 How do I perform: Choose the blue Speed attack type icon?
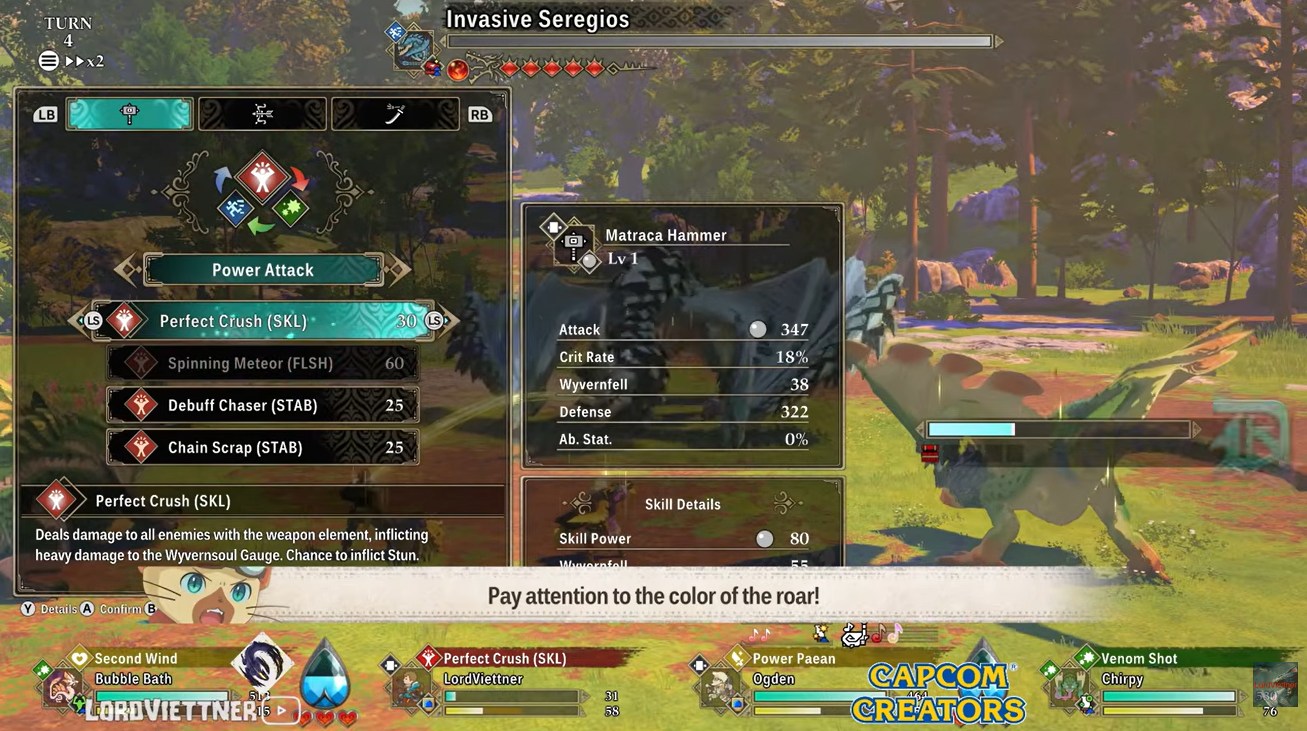pyautogui.click(x=235, y=209)
